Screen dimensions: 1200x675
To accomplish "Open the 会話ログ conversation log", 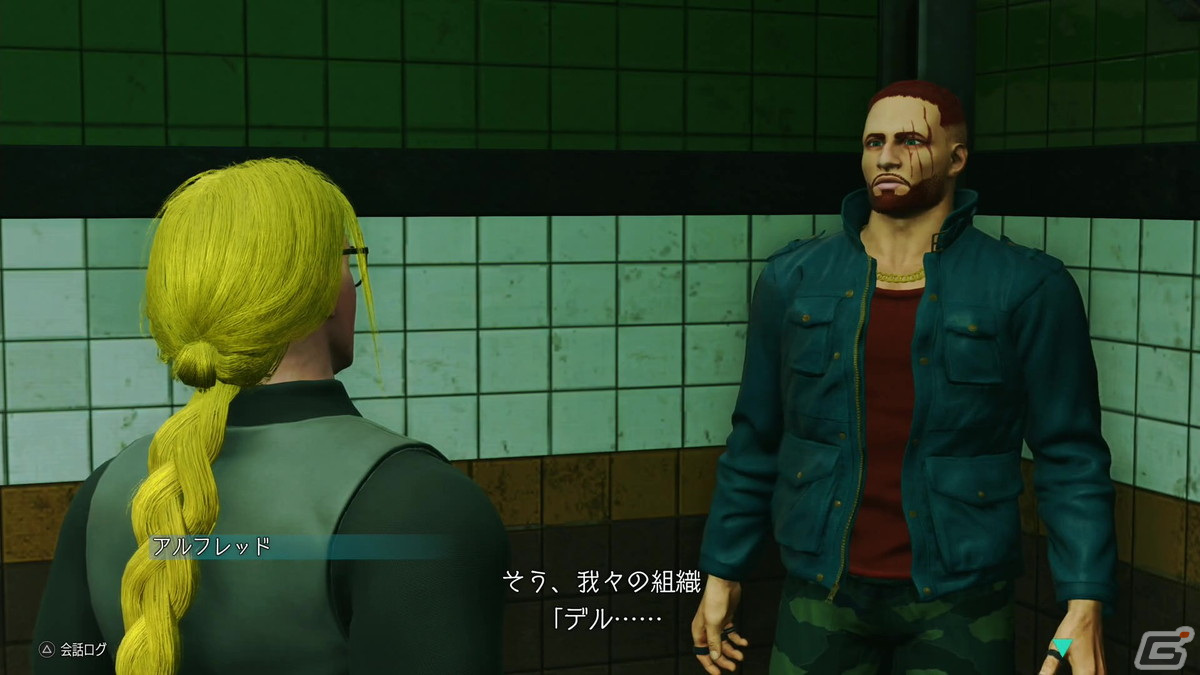I will [72, 649].
